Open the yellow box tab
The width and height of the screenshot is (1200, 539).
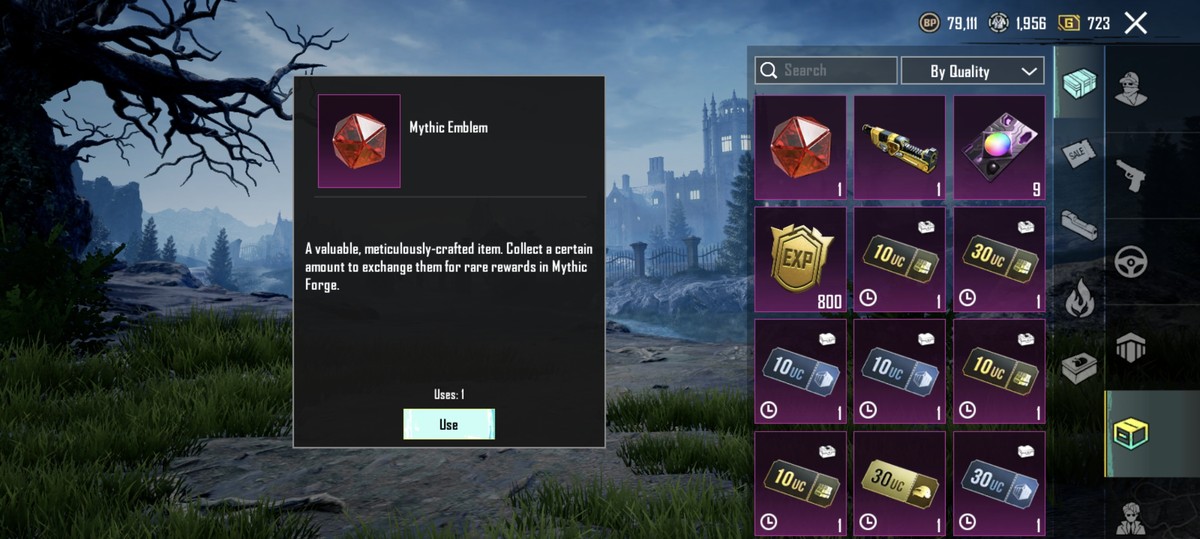coord(1131,434)
